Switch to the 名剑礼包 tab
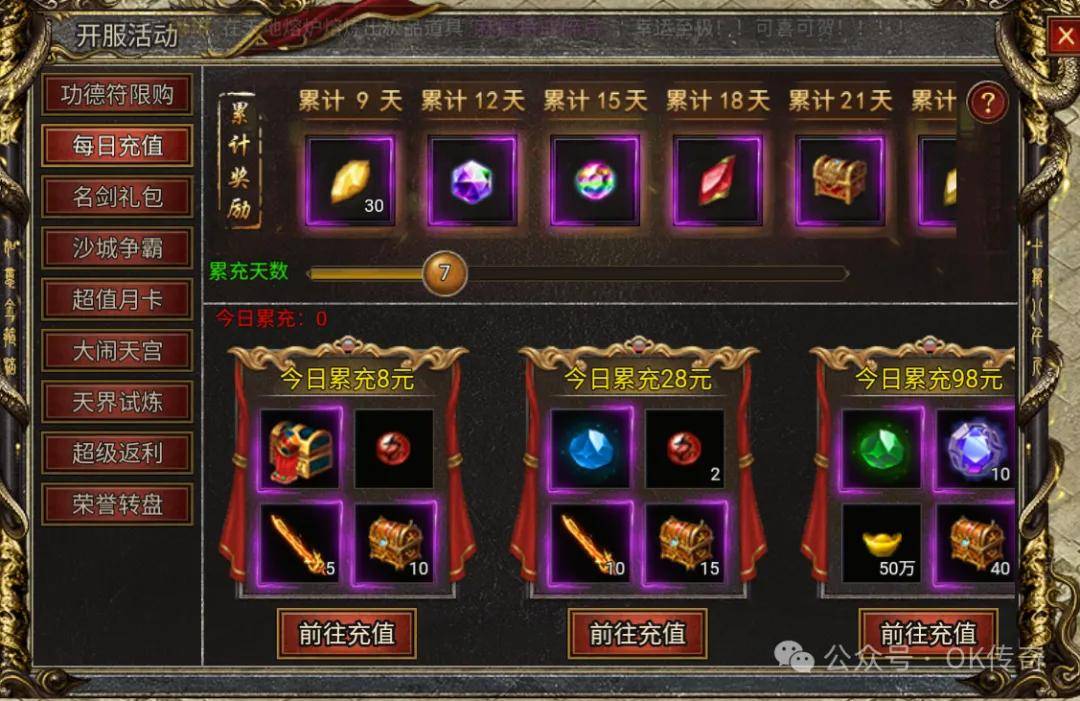Image resolution: width=1080 pixels, height=701 pixels. (x=117, y=196)
